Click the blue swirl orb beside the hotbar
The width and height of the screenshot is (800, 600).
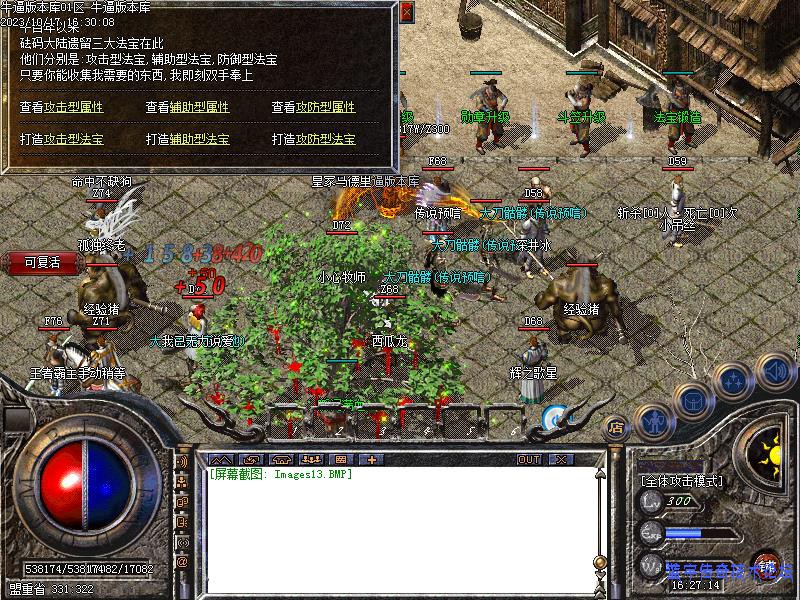[x=554, y=418]
